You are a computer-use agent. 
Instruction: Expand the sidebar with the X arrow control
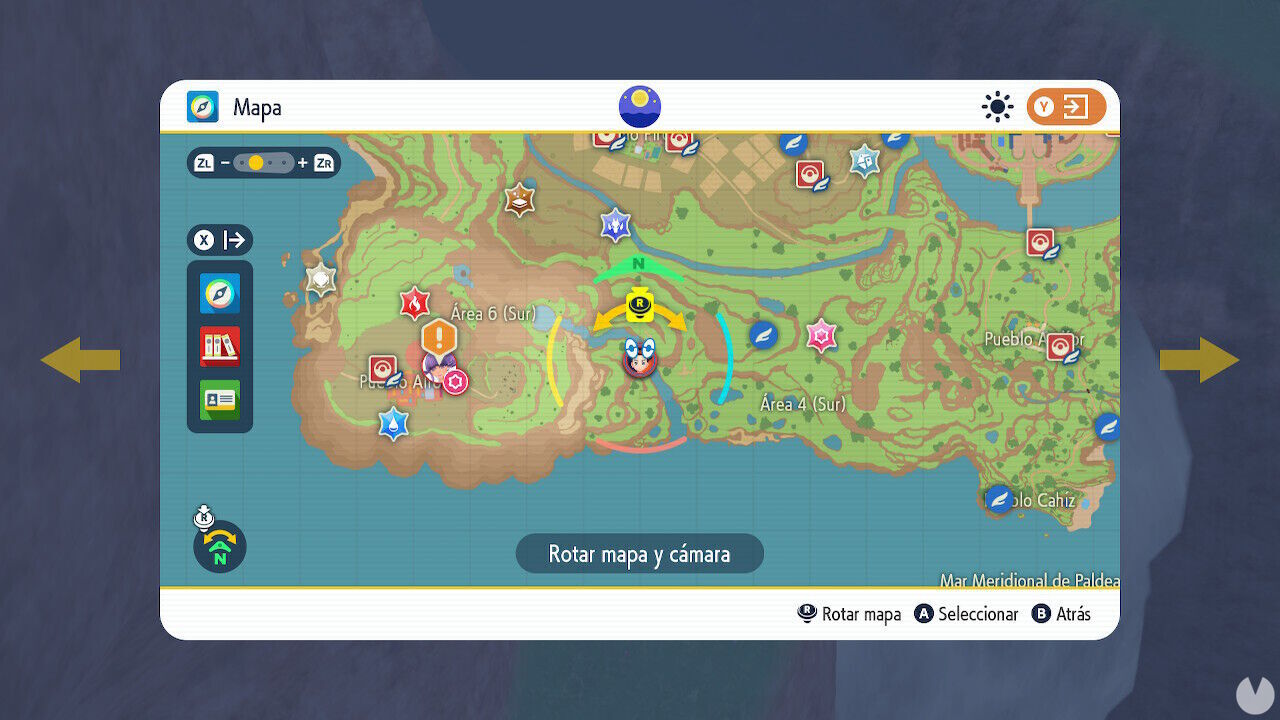click(220, 240)
